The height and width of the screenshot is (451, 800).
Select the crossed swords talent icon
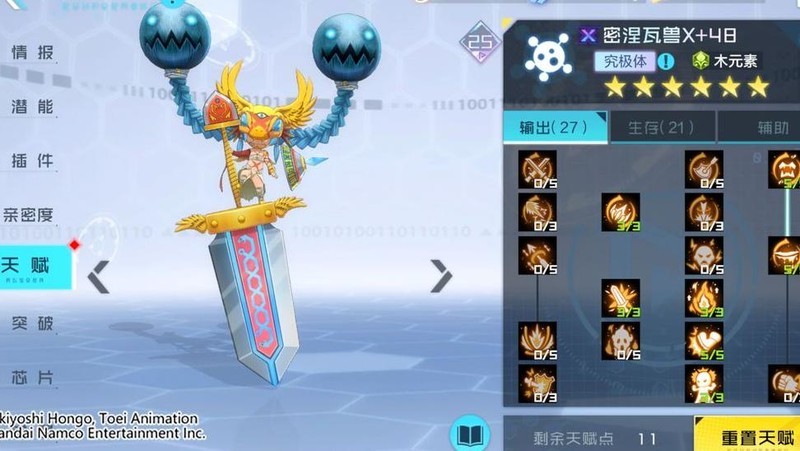538,170
